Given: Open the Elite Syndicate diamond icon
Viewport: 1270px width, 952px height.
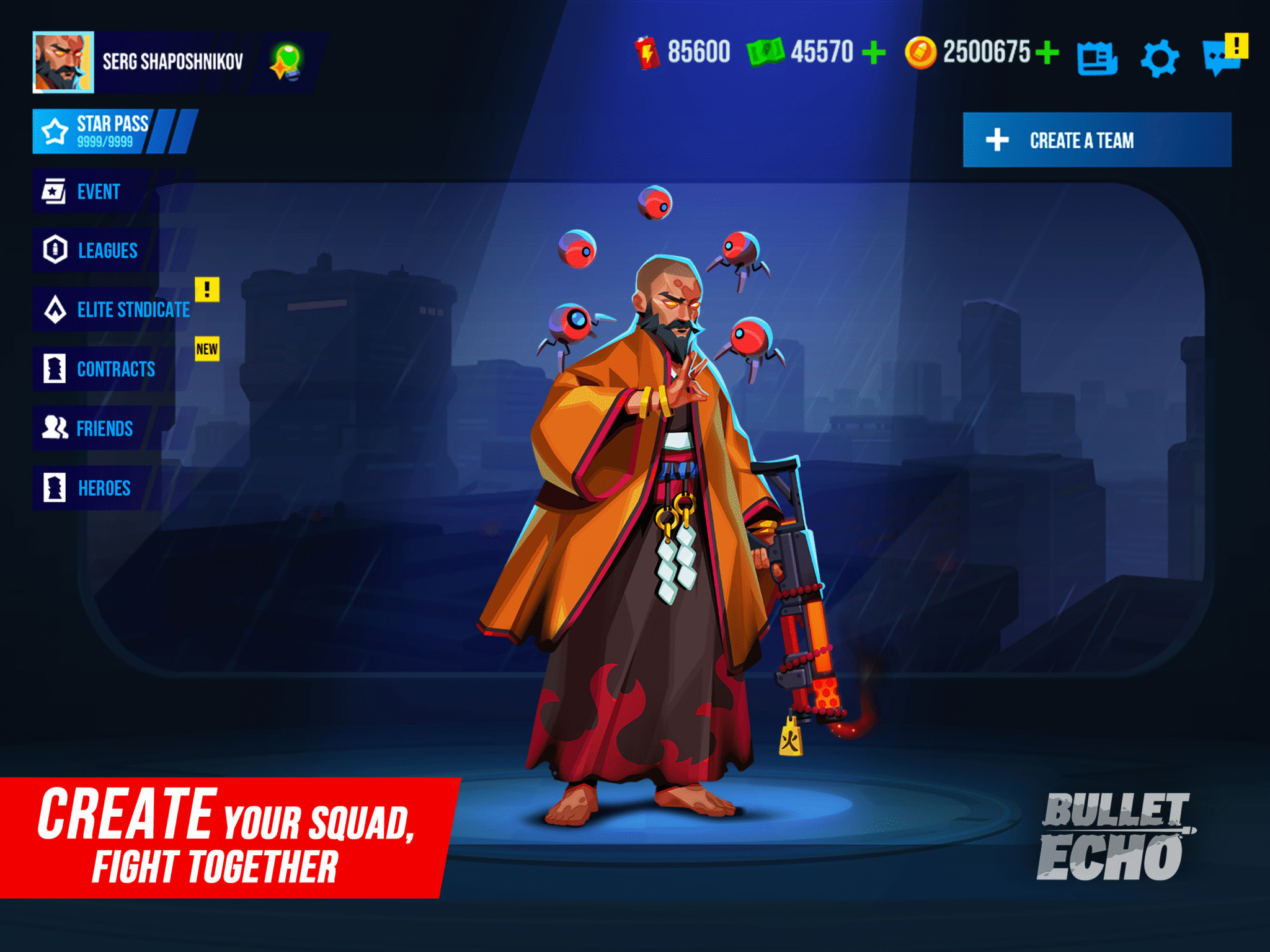Looking at the screenshot, I should [55, 310].
